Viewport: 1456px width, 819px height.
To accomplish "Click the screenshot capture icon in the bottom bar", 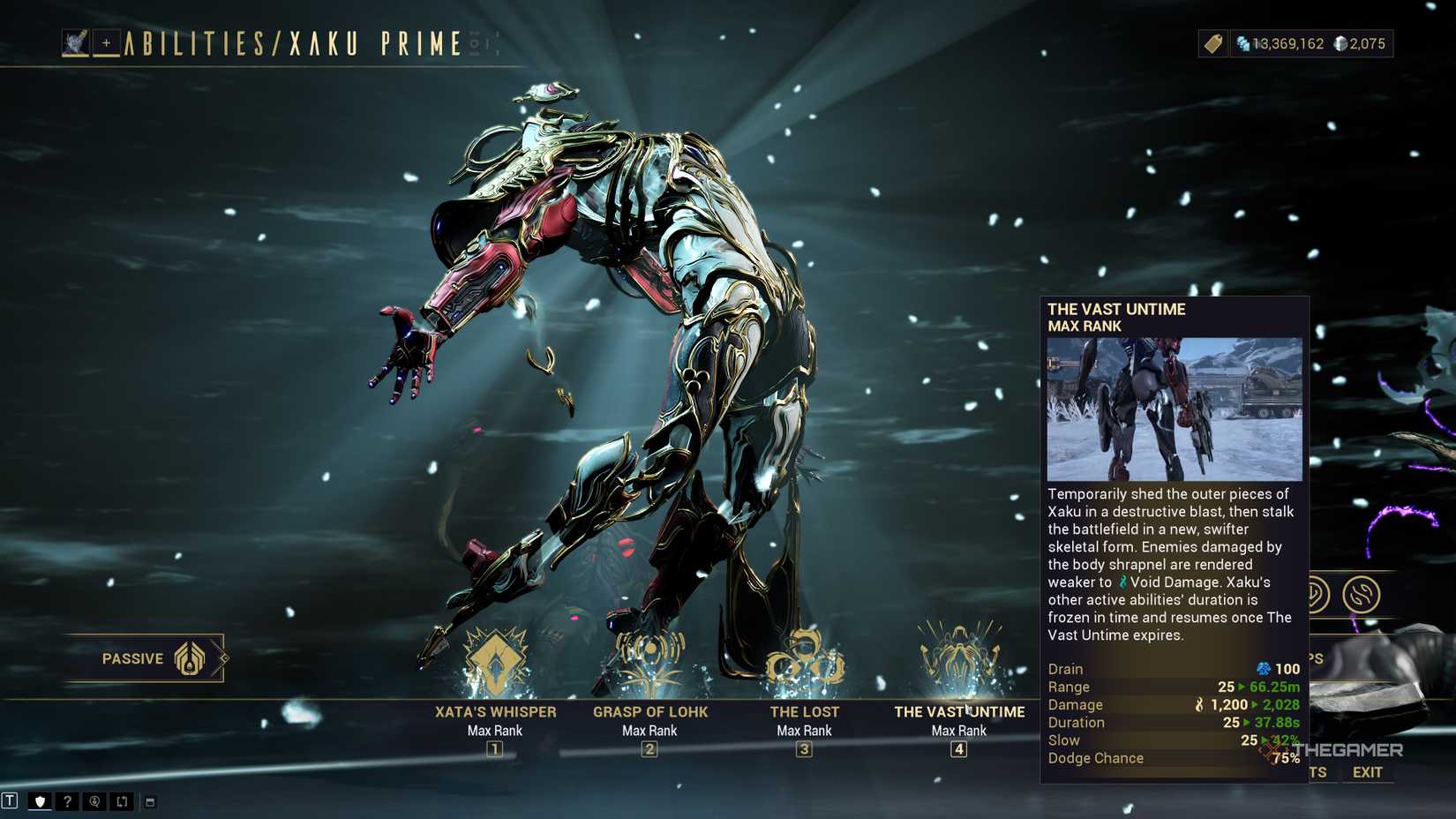I will [x=94, y=801].
